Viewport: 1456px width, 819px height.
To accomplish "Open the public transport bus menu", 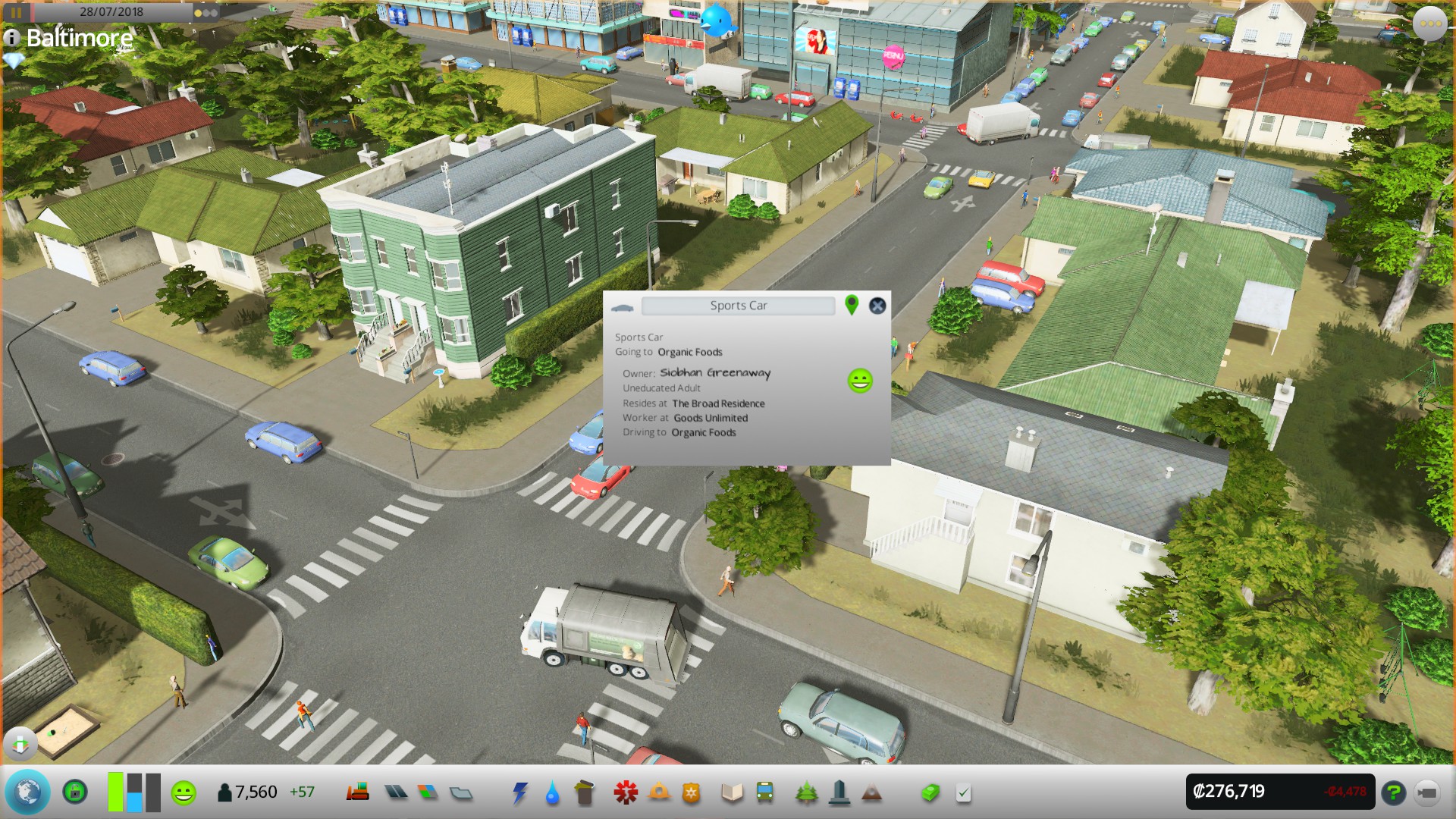I will pyautogui.click(x=764, y=792).
